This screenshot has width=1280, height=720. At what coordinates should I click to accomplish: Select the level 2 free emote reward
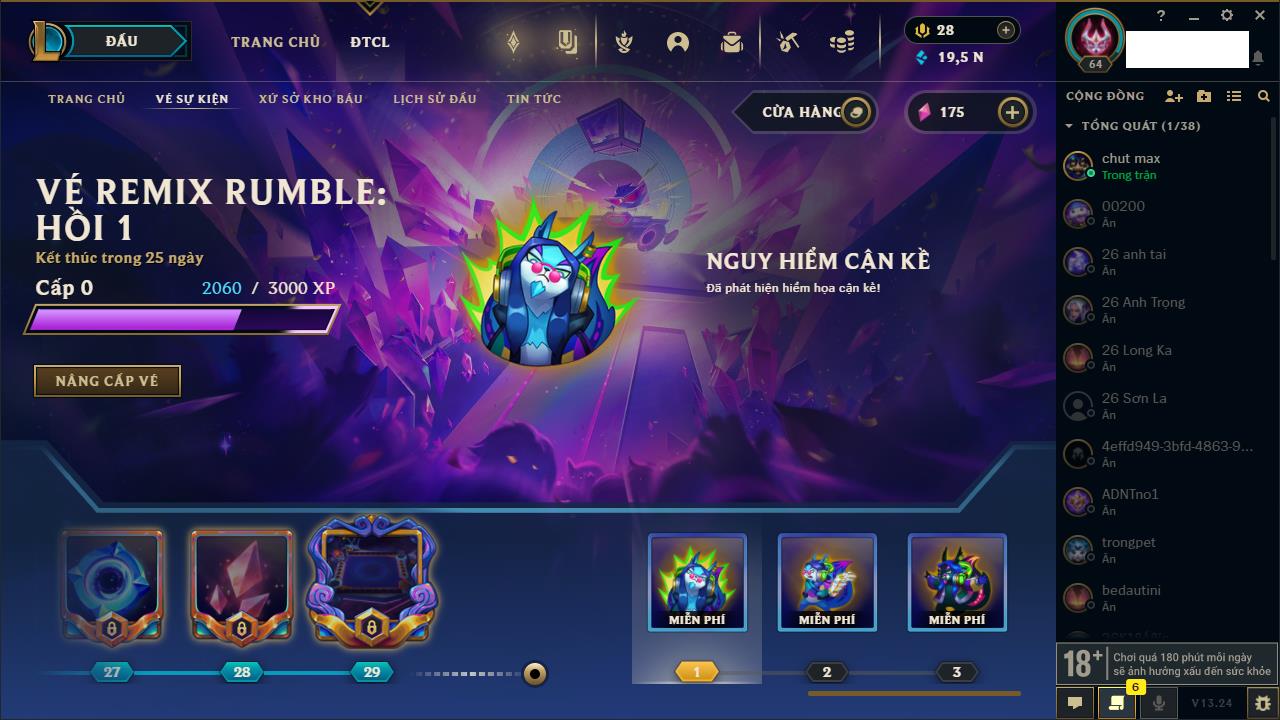[827, 583]
